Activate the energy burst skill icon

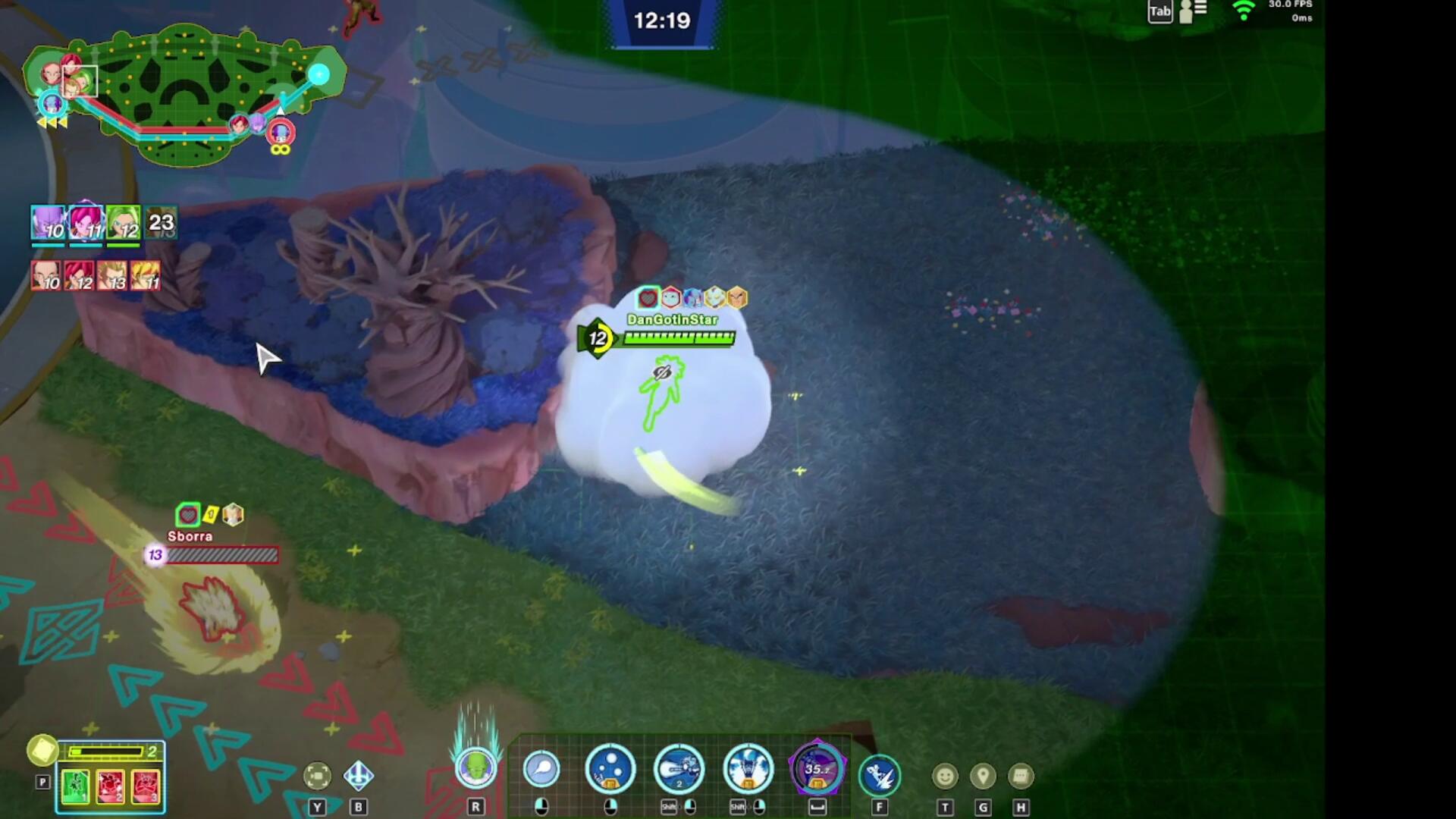748,769
